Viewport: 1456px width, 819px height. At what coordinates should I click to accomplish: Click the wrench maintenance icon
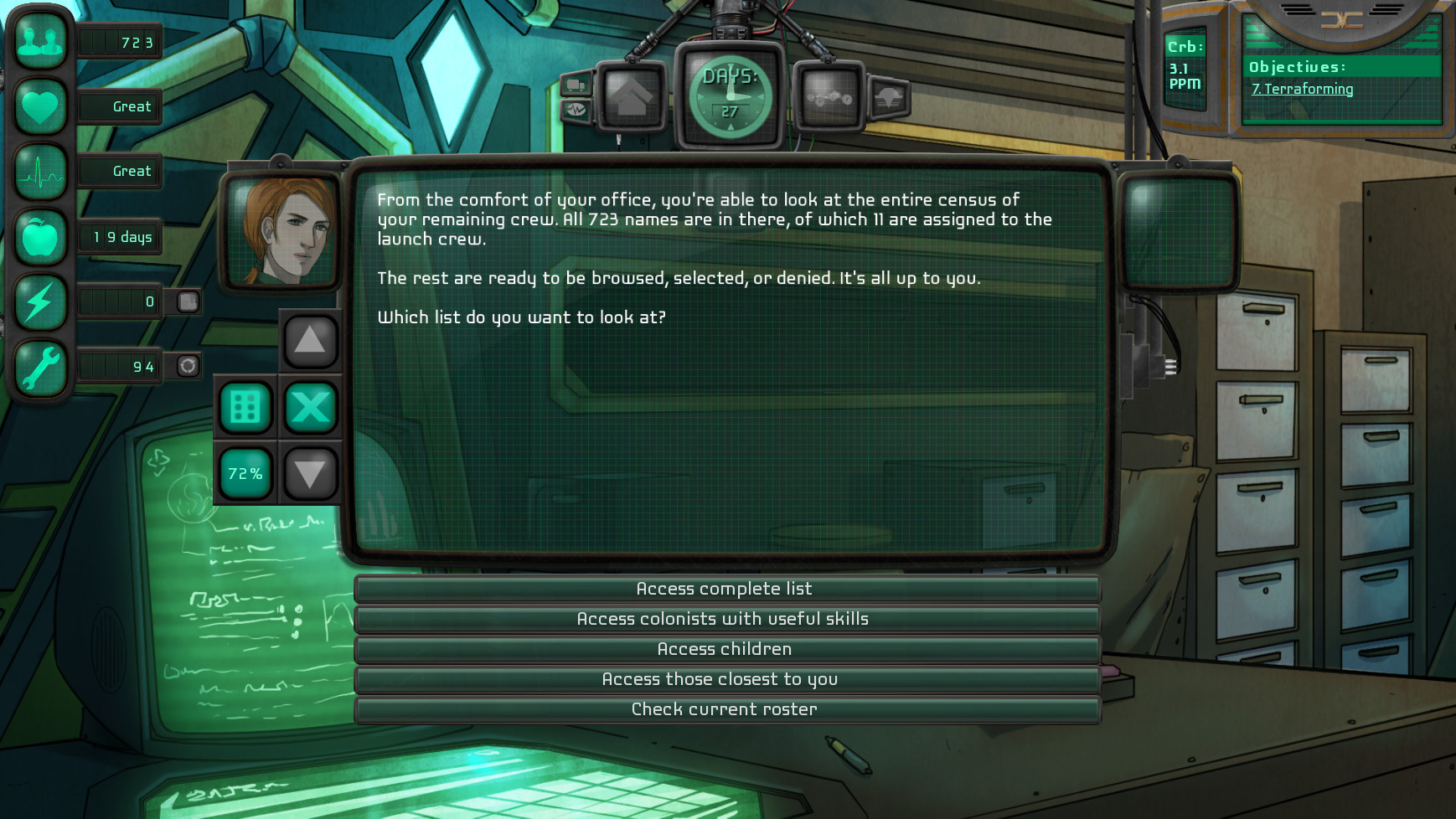tap(39, 366)
